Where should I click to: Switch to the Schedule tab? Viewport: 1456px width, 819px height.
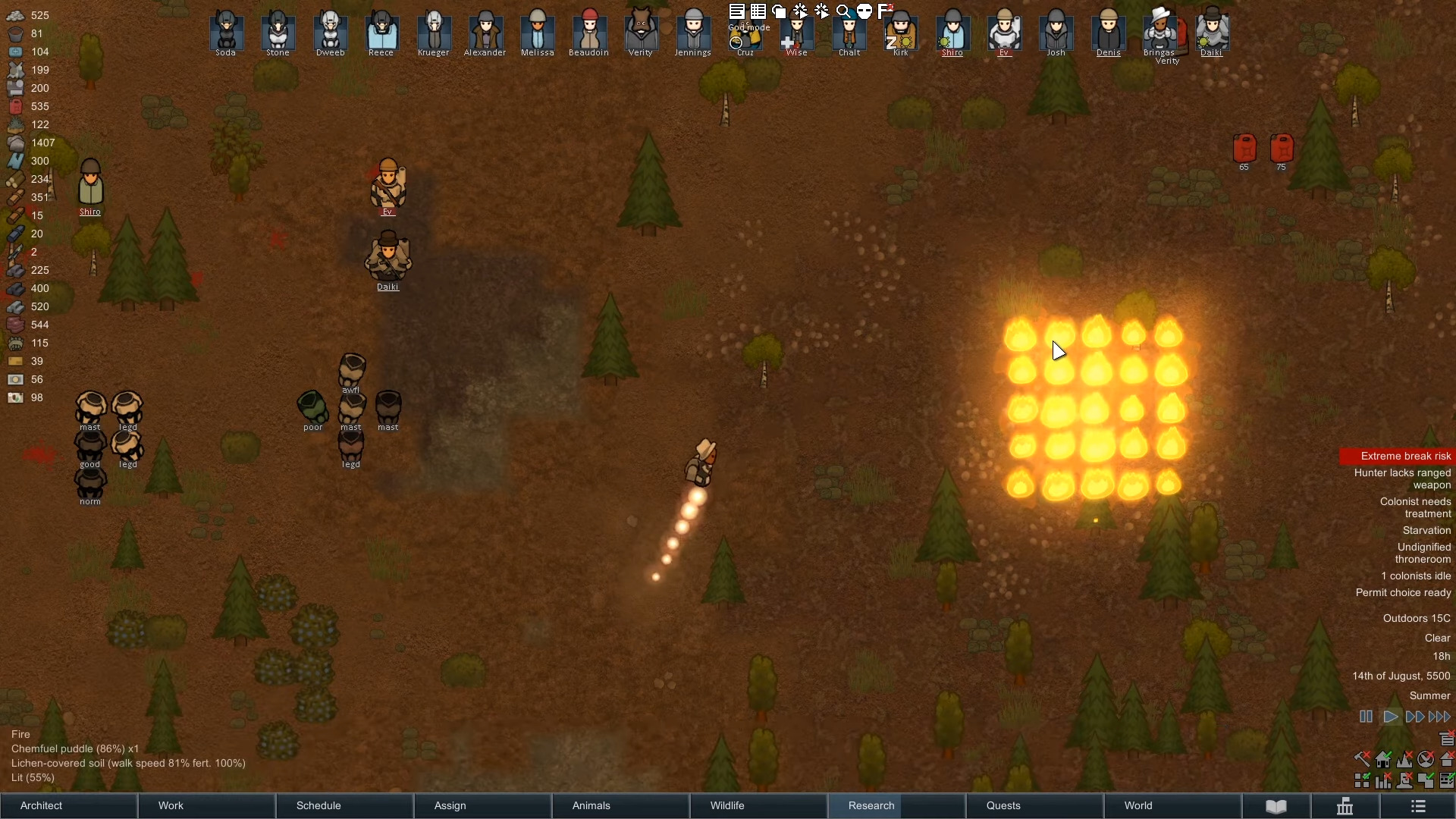[x=344, y=805]
